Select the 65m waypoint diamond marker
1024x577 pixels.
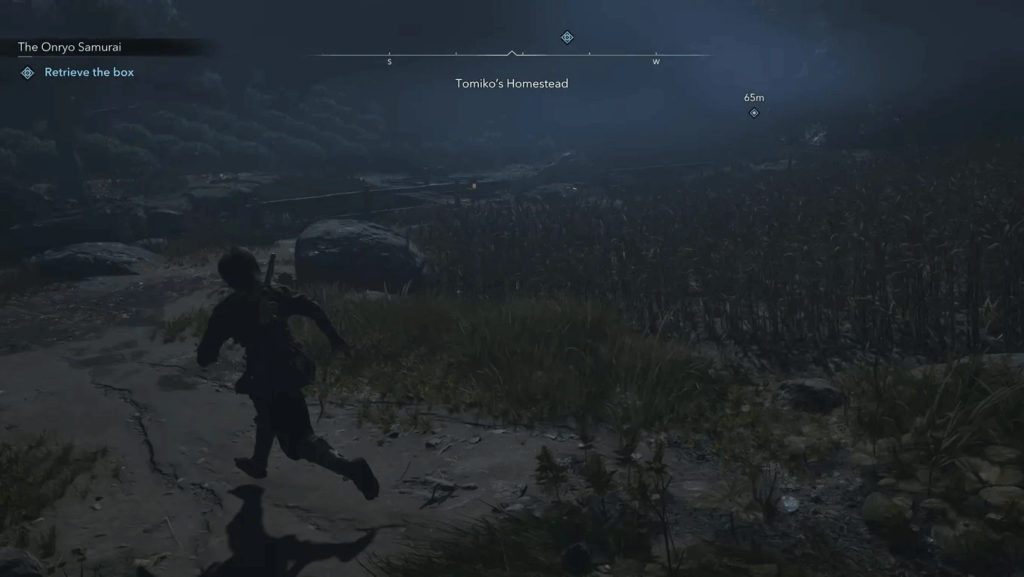click(x=754, y=113)
